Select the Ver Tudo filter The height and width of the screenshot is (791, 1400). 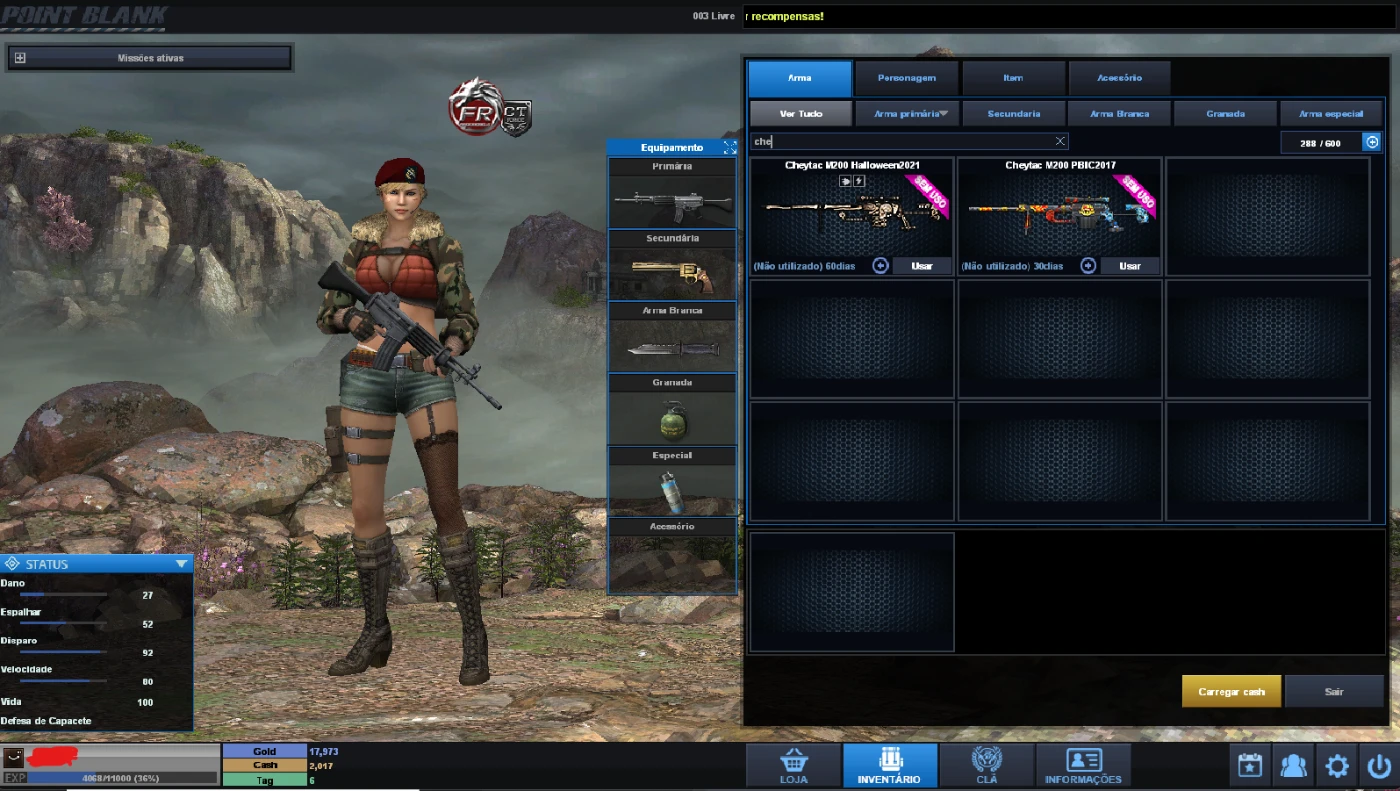(x=800, y=113)
